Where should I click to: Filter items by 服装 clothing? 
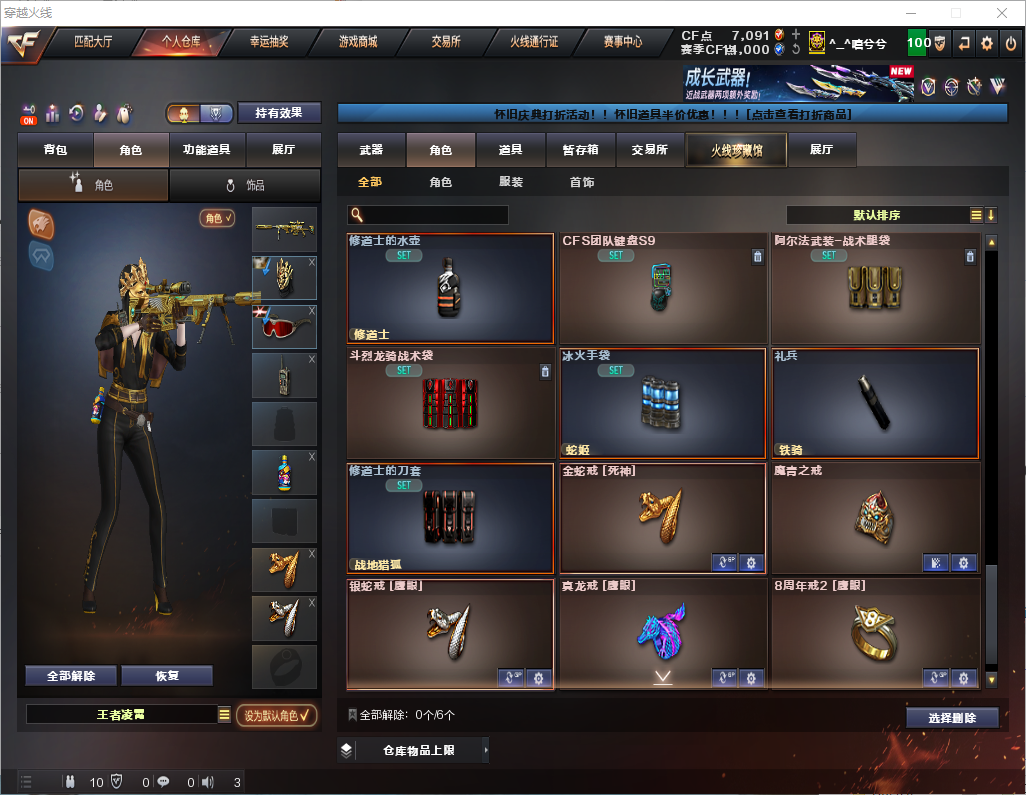click(x=511, y=183)
